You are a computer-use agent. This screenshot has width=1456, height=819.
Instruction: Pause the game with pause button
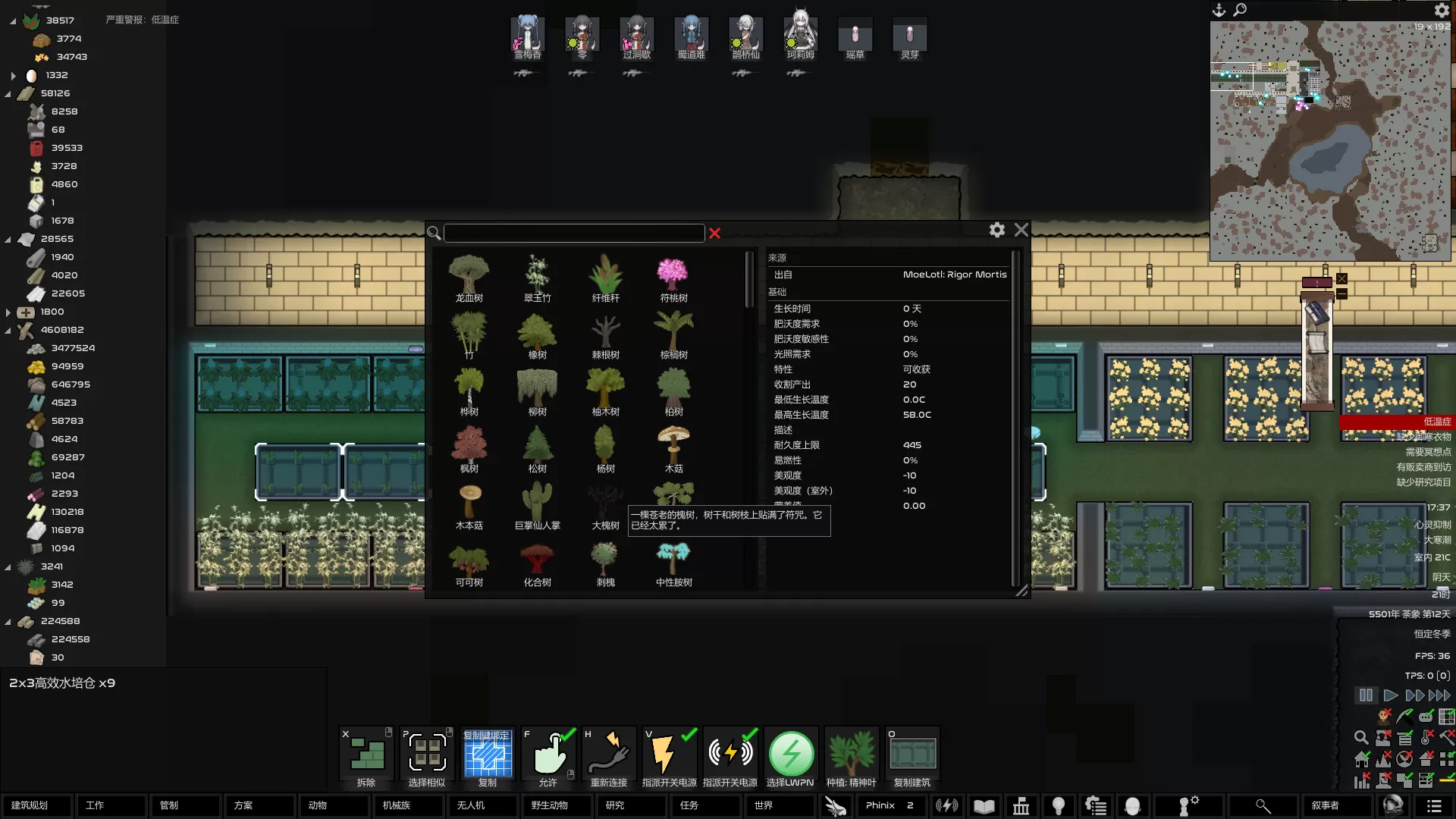[x=1366, y=695]
